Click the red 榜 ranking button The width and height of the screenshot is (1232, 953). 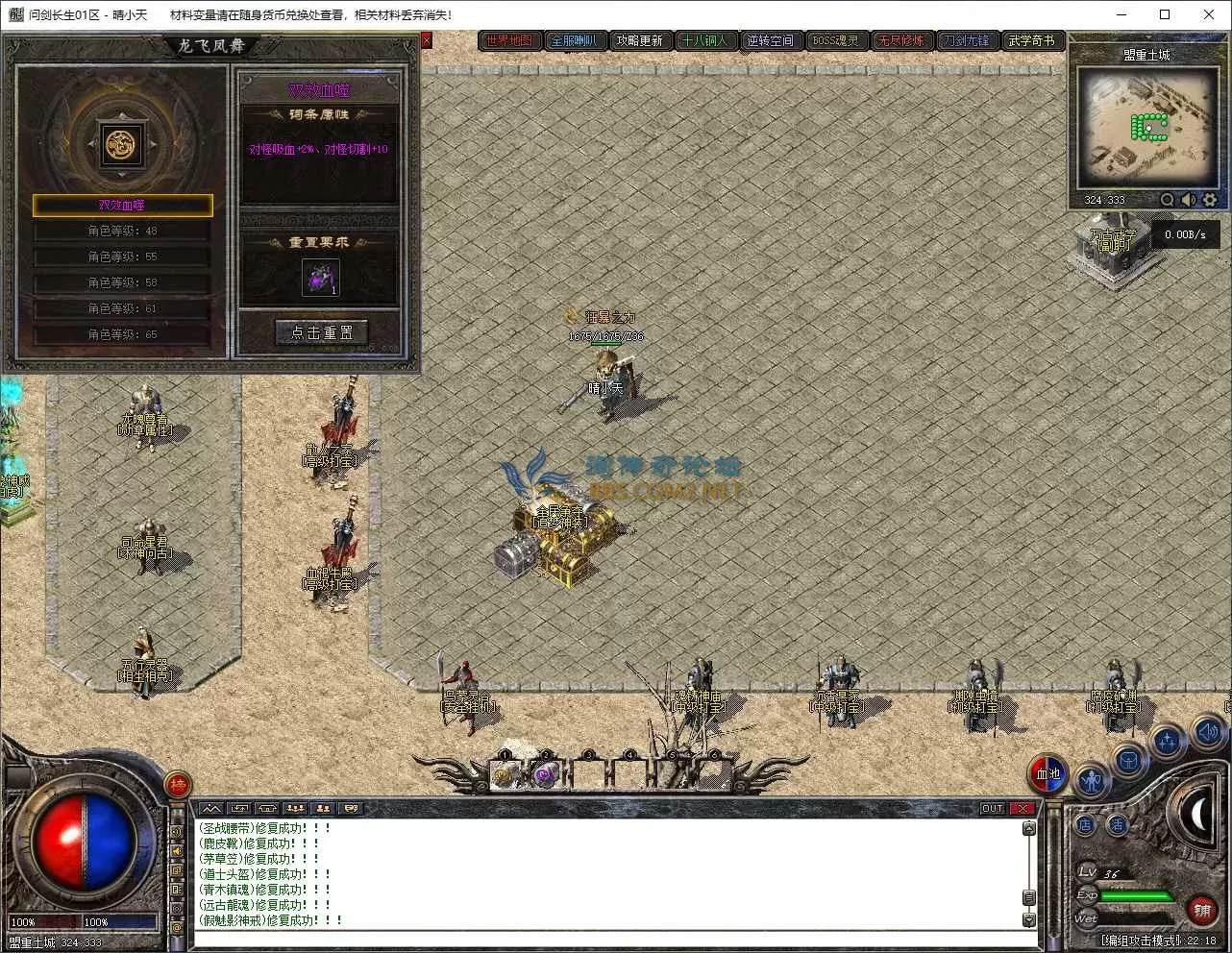click(178, 786)
